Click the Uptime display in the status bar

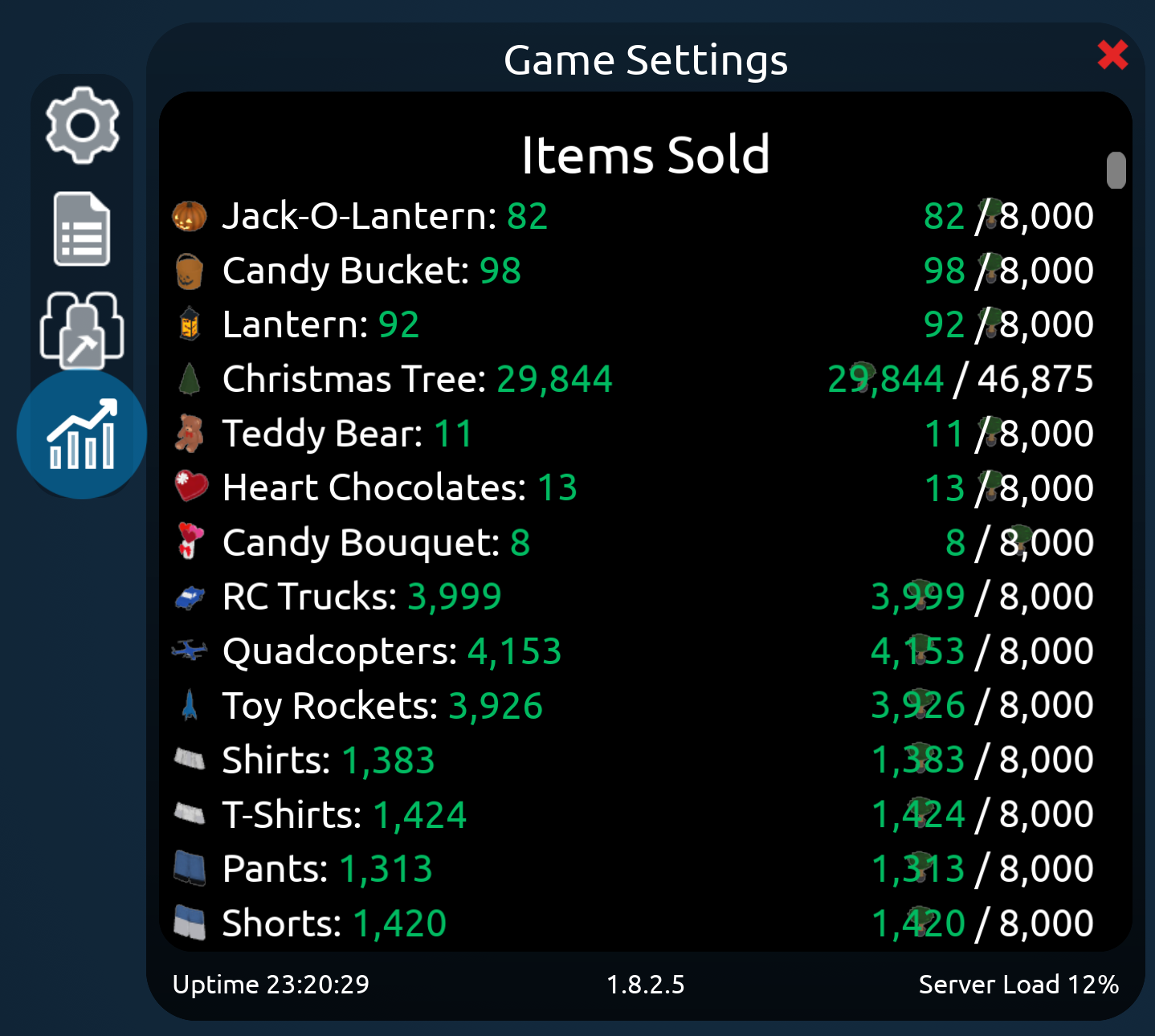coord(270,985)
